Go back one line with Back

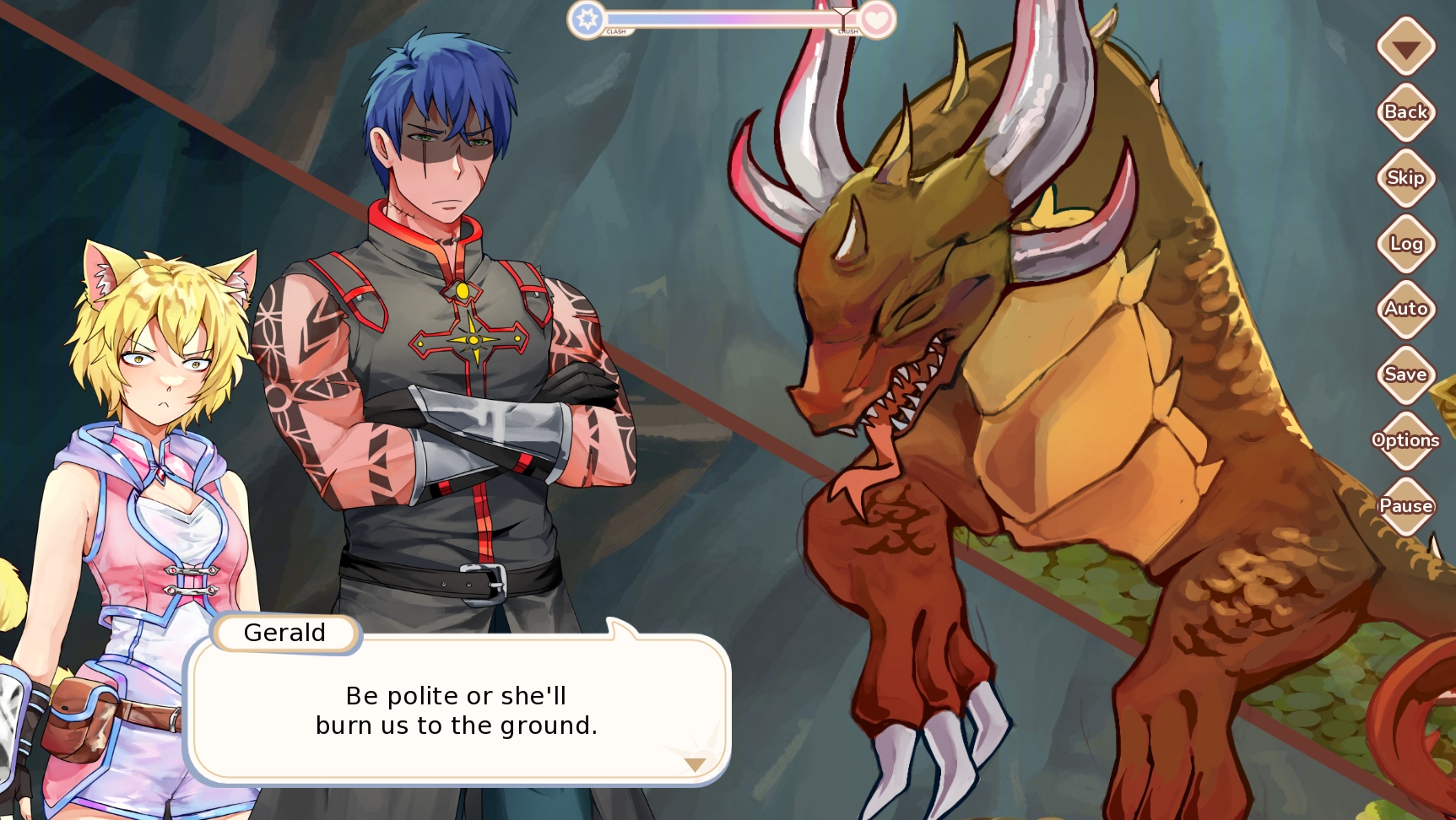1405,112
